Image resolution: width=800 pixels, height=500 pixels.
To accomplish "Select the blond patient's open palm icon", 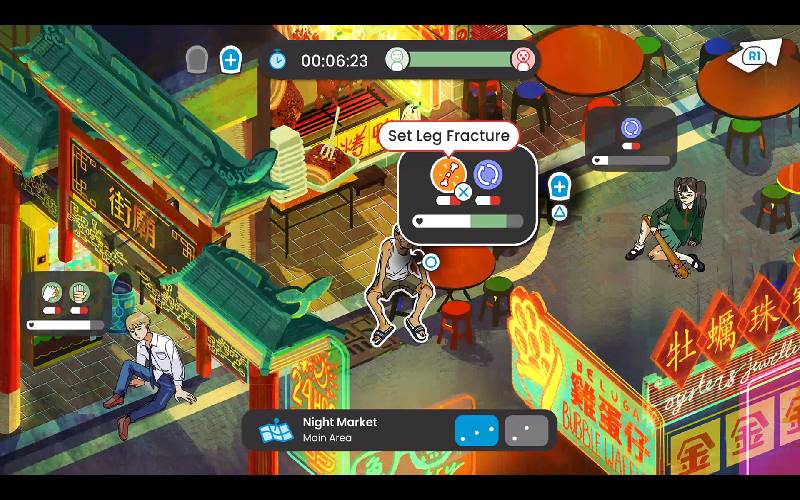I will pyautogui.click(x=78, y=293).
